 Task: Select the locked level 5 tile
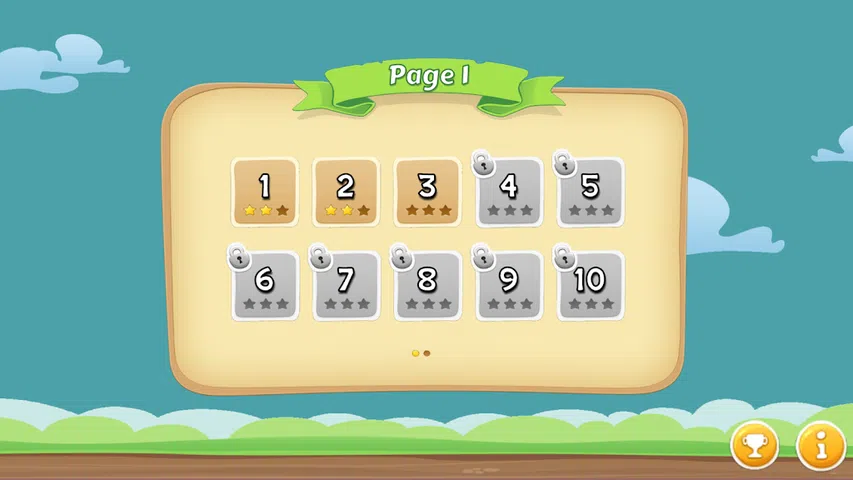click(590, 191)
